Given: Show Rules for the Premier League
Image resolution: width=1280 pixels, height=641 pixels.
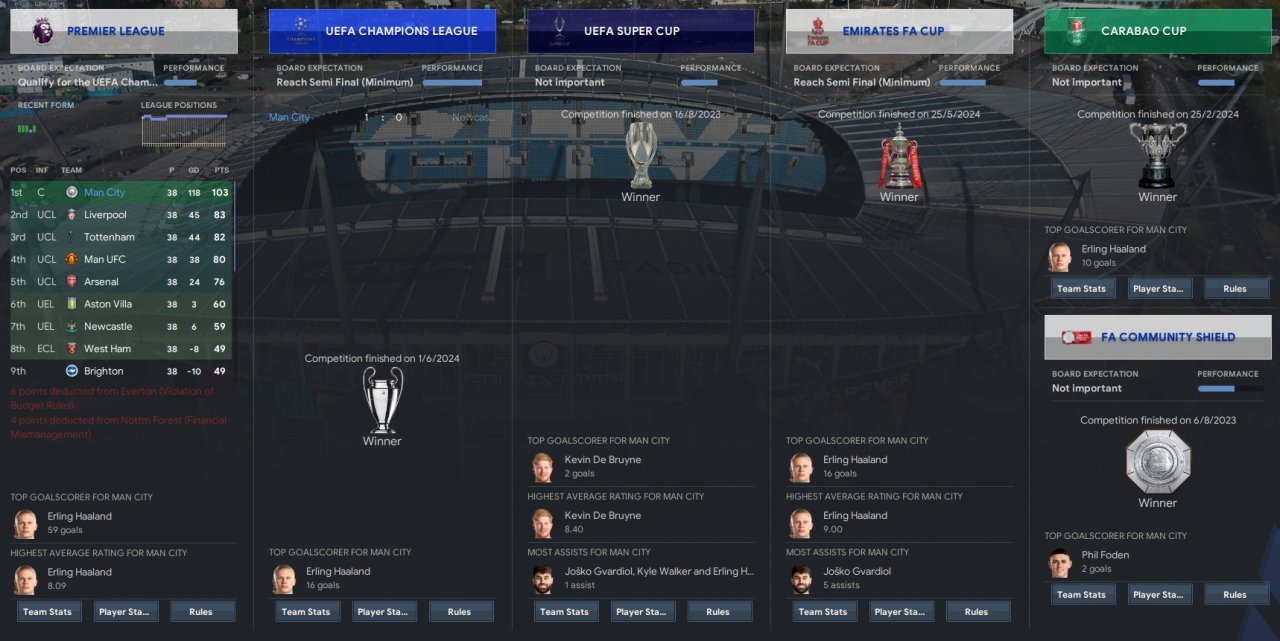Looking at the screenshot, I should click(203, 612).
